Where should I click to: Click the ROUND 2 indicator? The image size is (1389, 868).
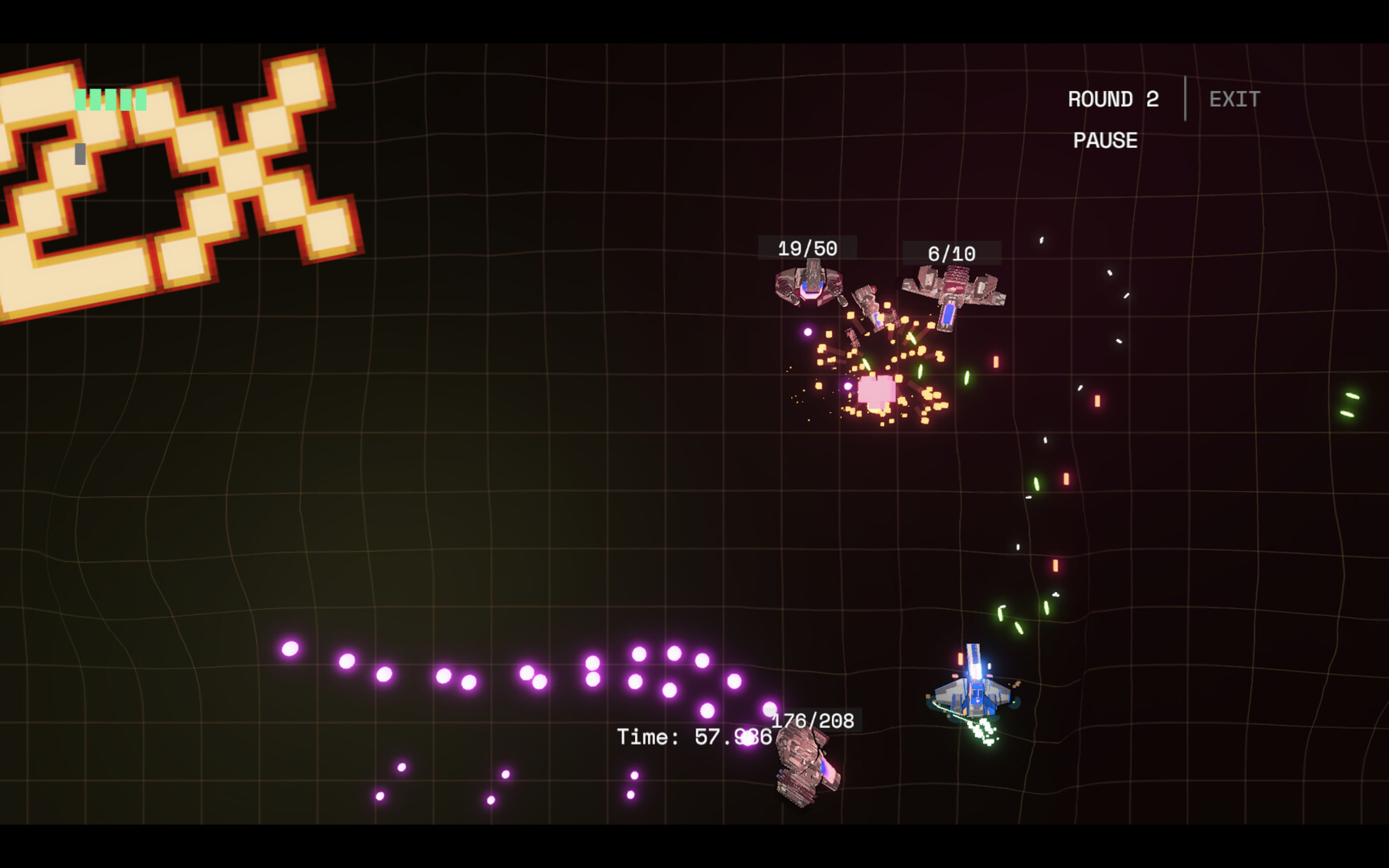1113,99
